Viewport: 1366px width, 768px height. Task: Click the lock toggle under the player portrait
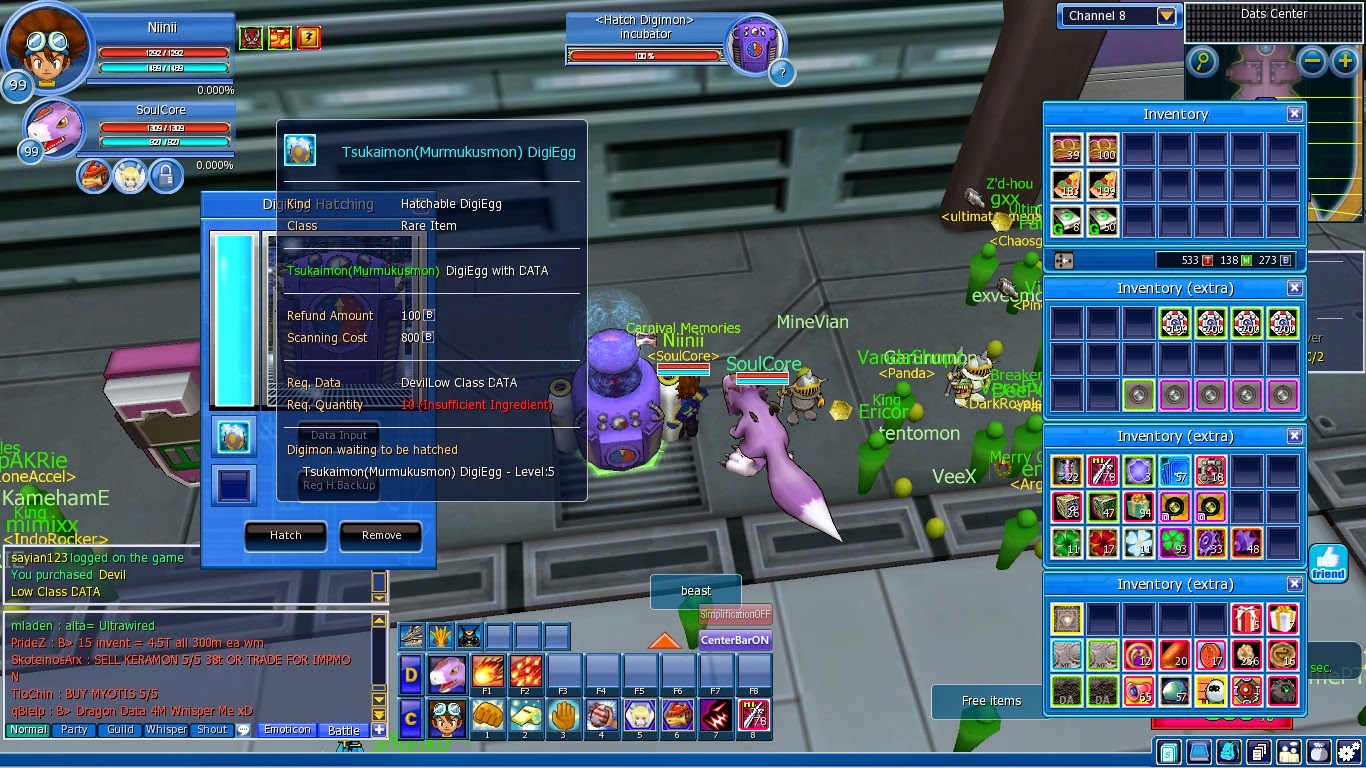(x=166, y=176)
